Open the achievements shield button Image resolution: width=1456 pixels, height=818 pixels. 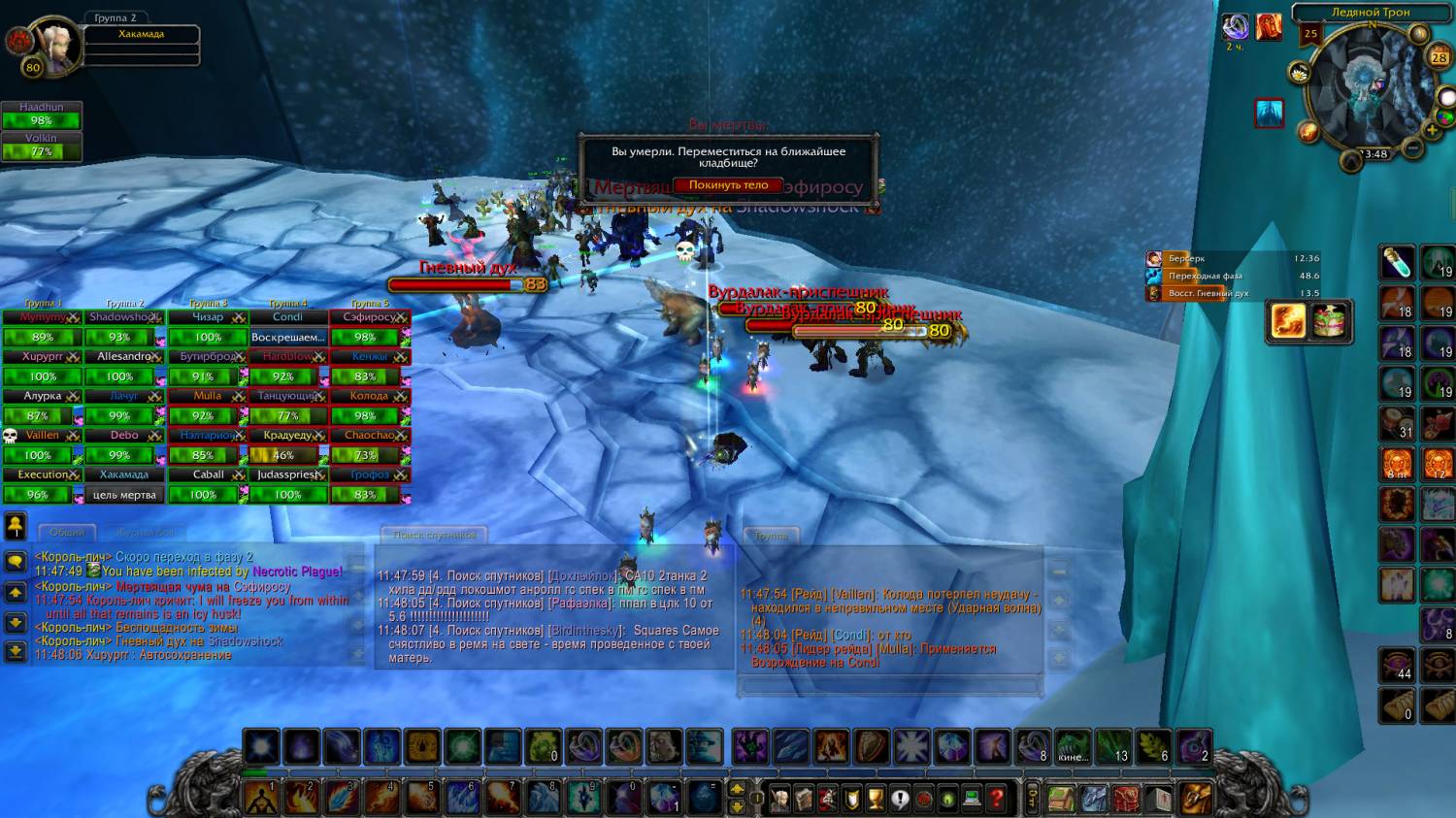851,799
